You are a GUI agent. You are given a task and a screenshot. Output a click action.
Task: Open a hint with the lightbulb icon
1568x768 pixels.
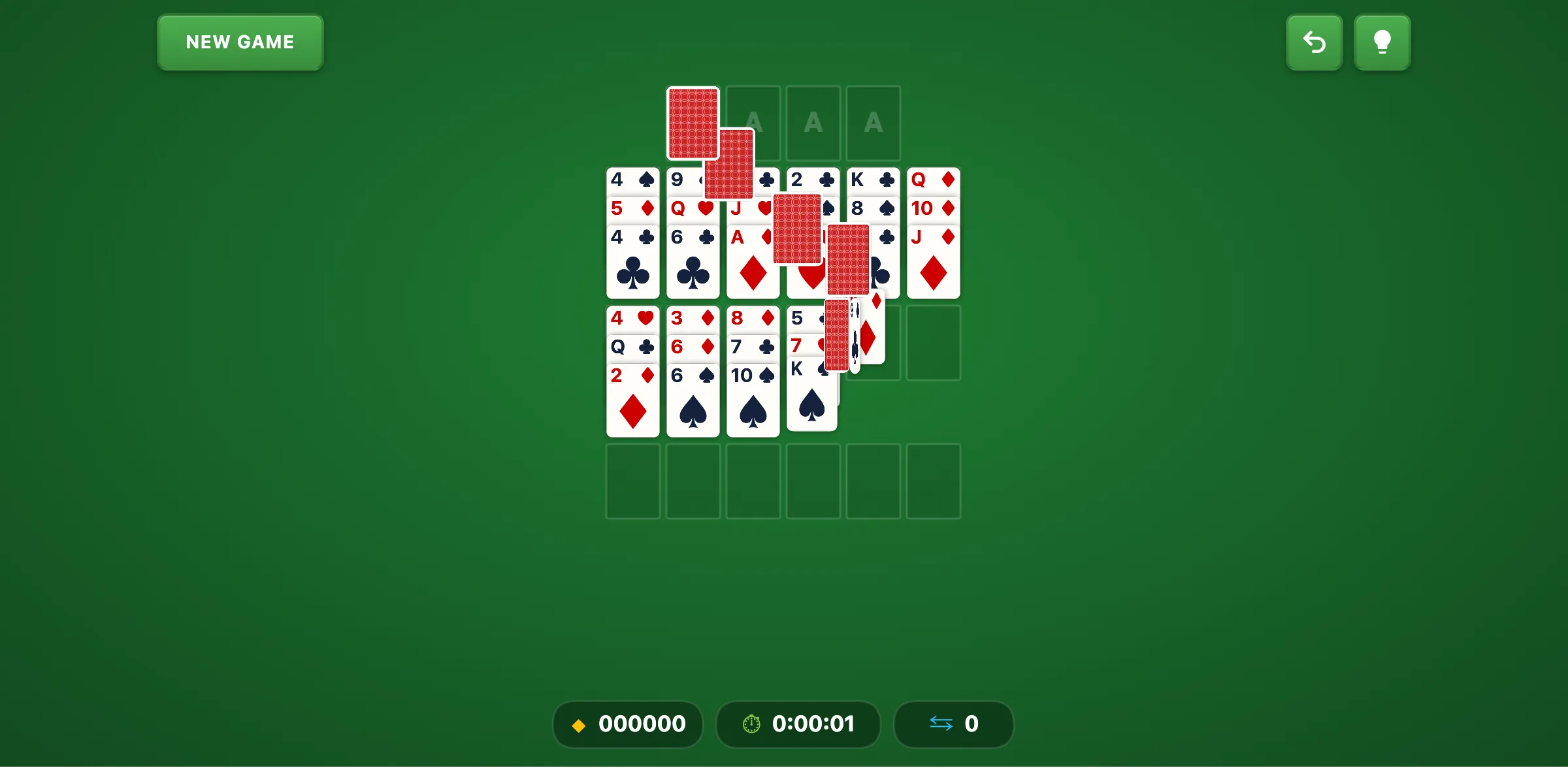pos(1382,42)
